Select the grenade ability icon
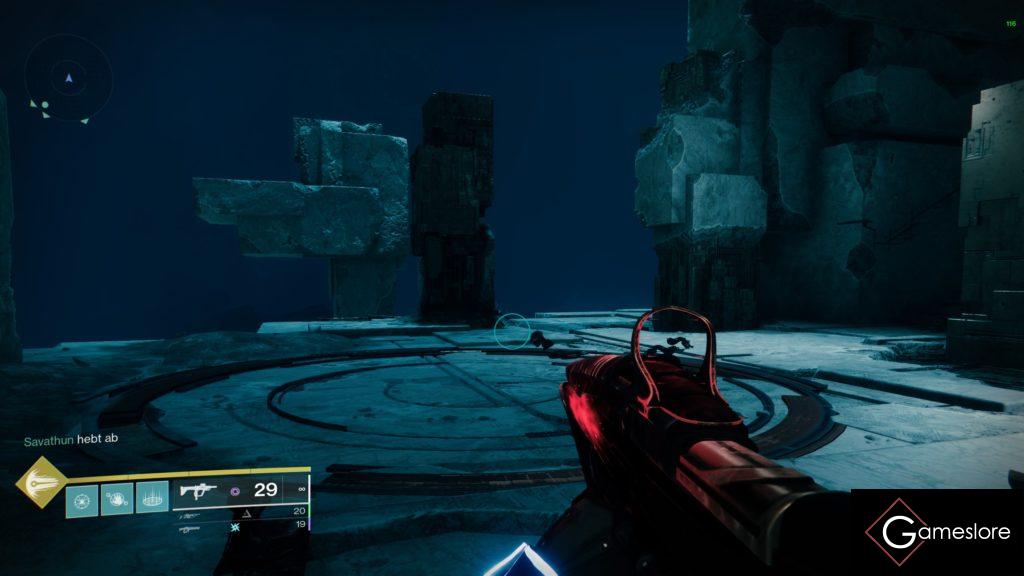 [82, 497]
